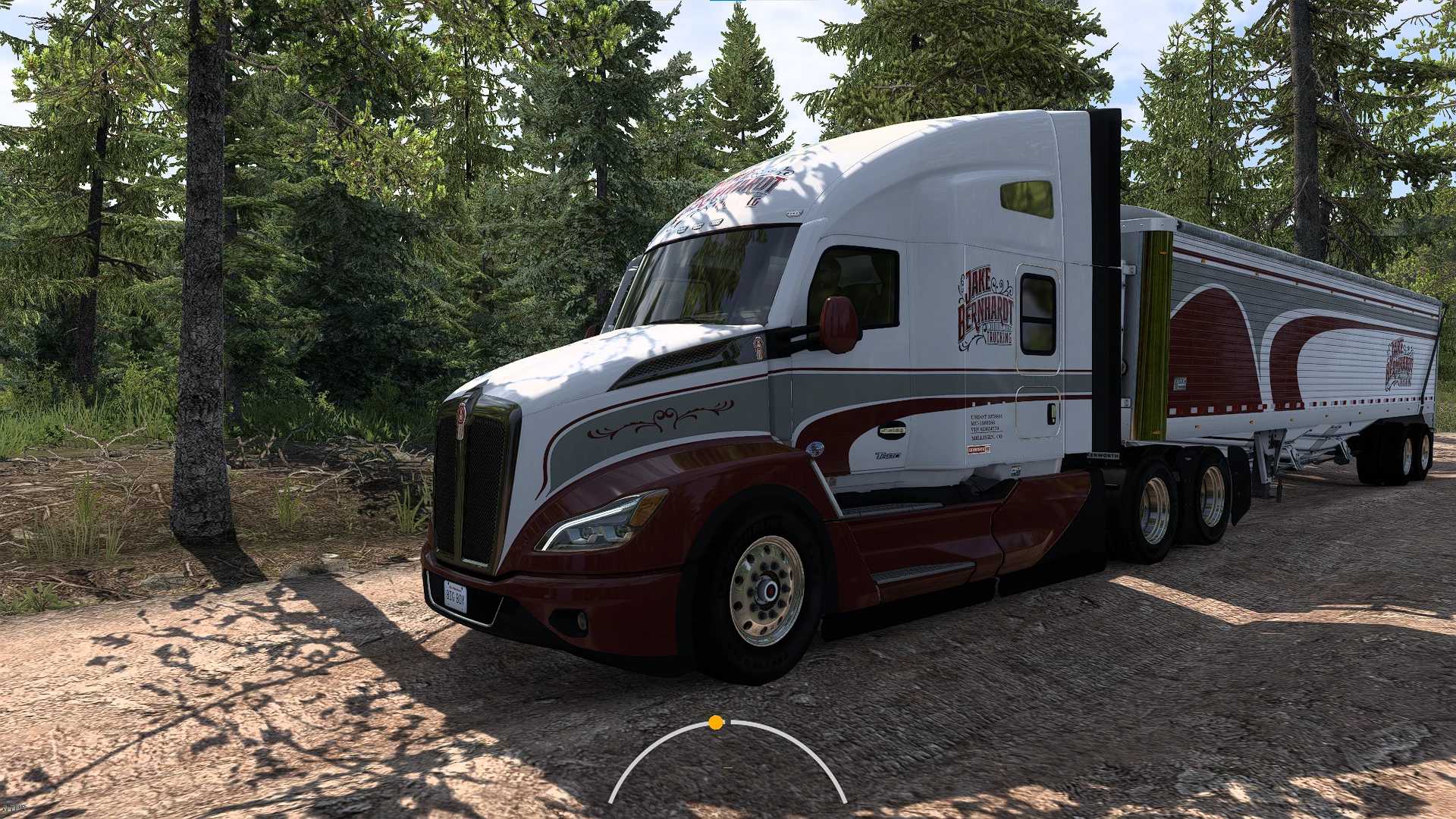Click the orange sun marker on the arc

(x=716, y=723)
